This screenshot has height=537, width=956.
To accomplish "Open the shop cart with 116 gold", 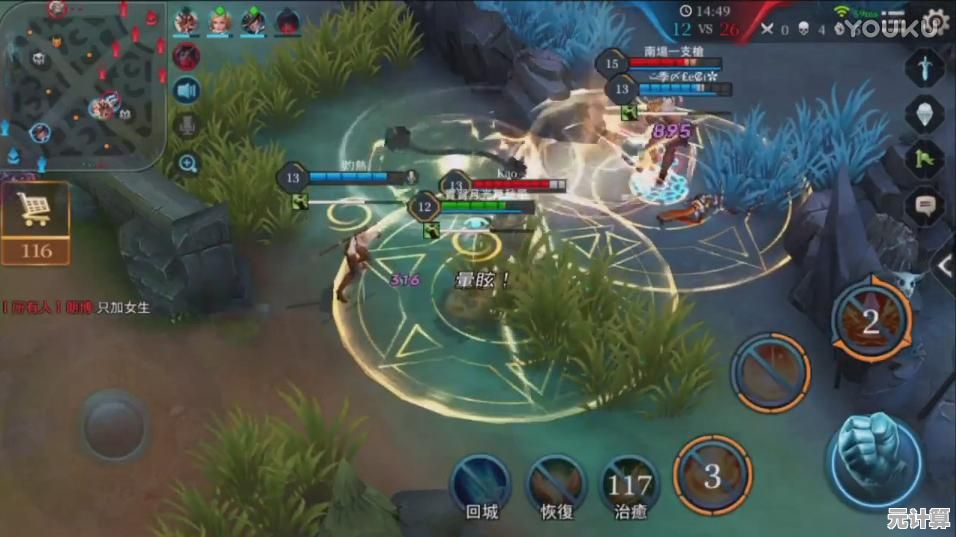I will pos(35,221).
